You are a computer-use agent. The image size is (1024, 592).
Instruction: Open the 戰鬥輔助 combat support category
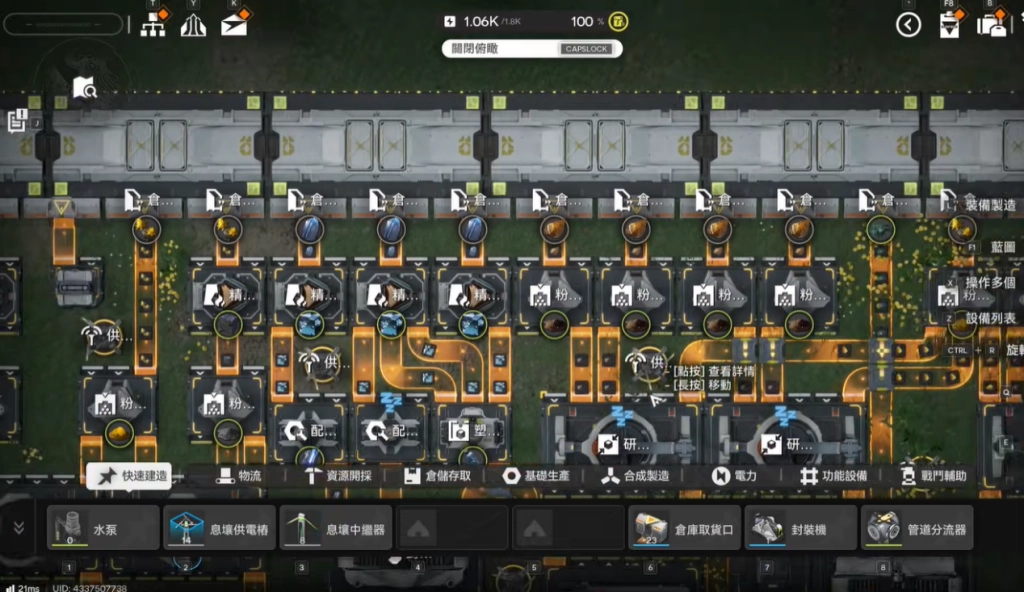[934, 476]
